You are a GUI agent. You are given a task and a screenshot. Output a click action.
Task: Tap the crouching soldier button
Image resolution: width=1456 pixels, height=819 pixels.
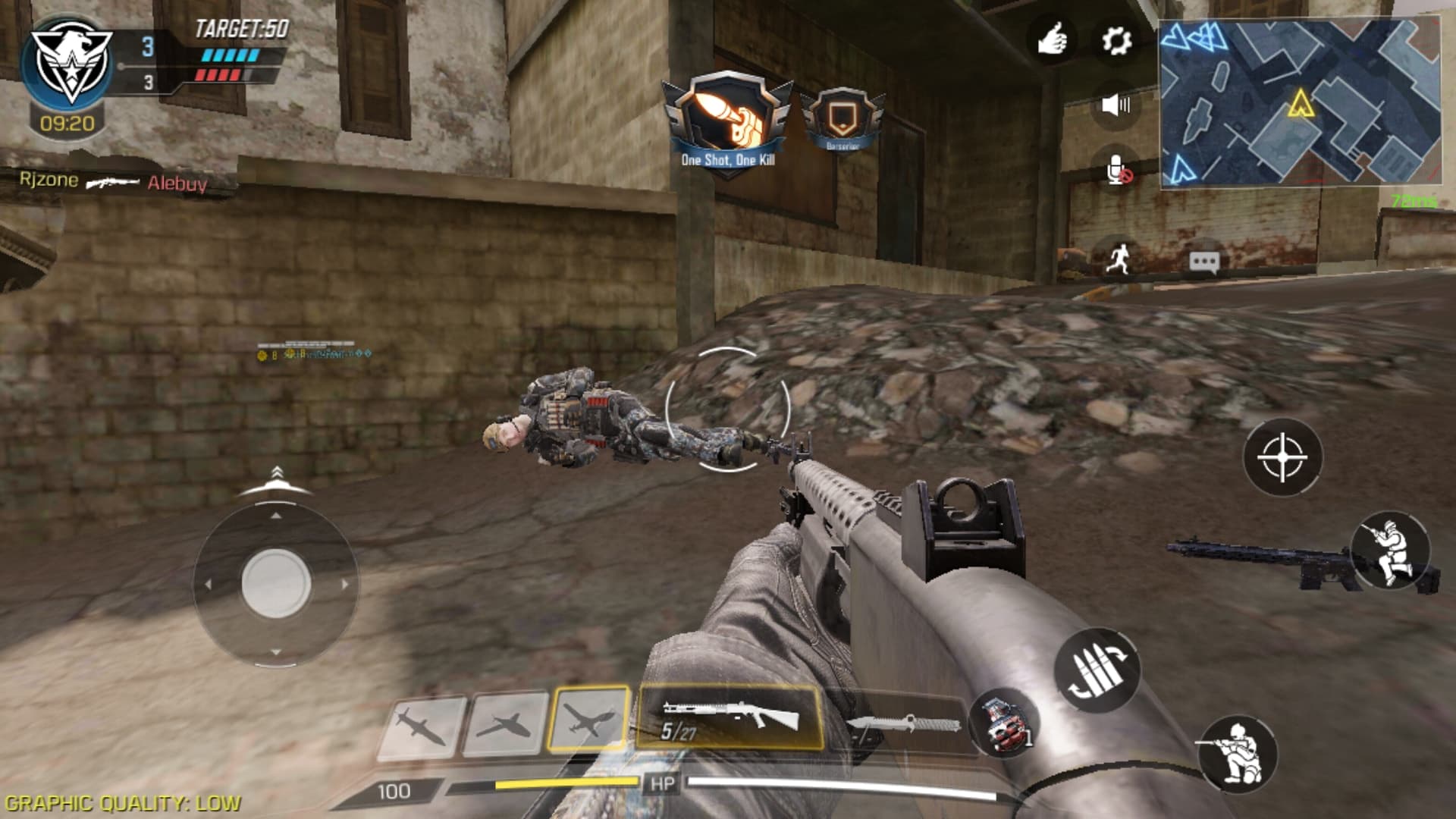(x=1238, y=754)
